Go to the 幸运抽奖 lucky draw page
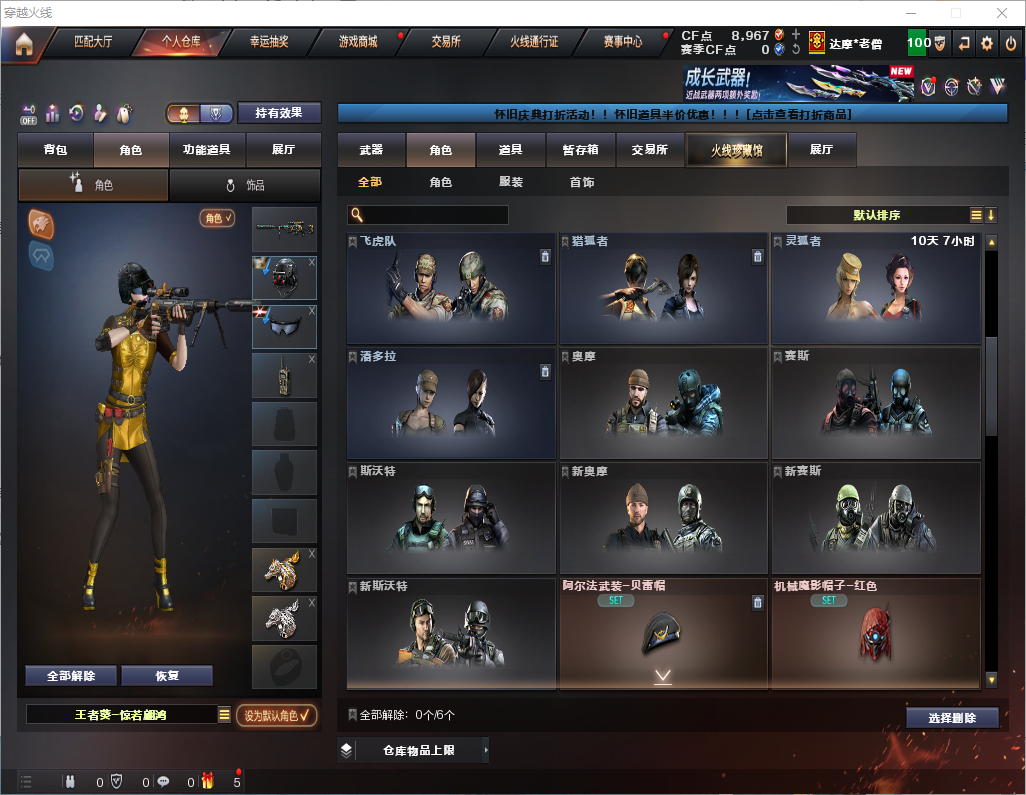This screenshot has height=795, width=1026. [268, 42]
